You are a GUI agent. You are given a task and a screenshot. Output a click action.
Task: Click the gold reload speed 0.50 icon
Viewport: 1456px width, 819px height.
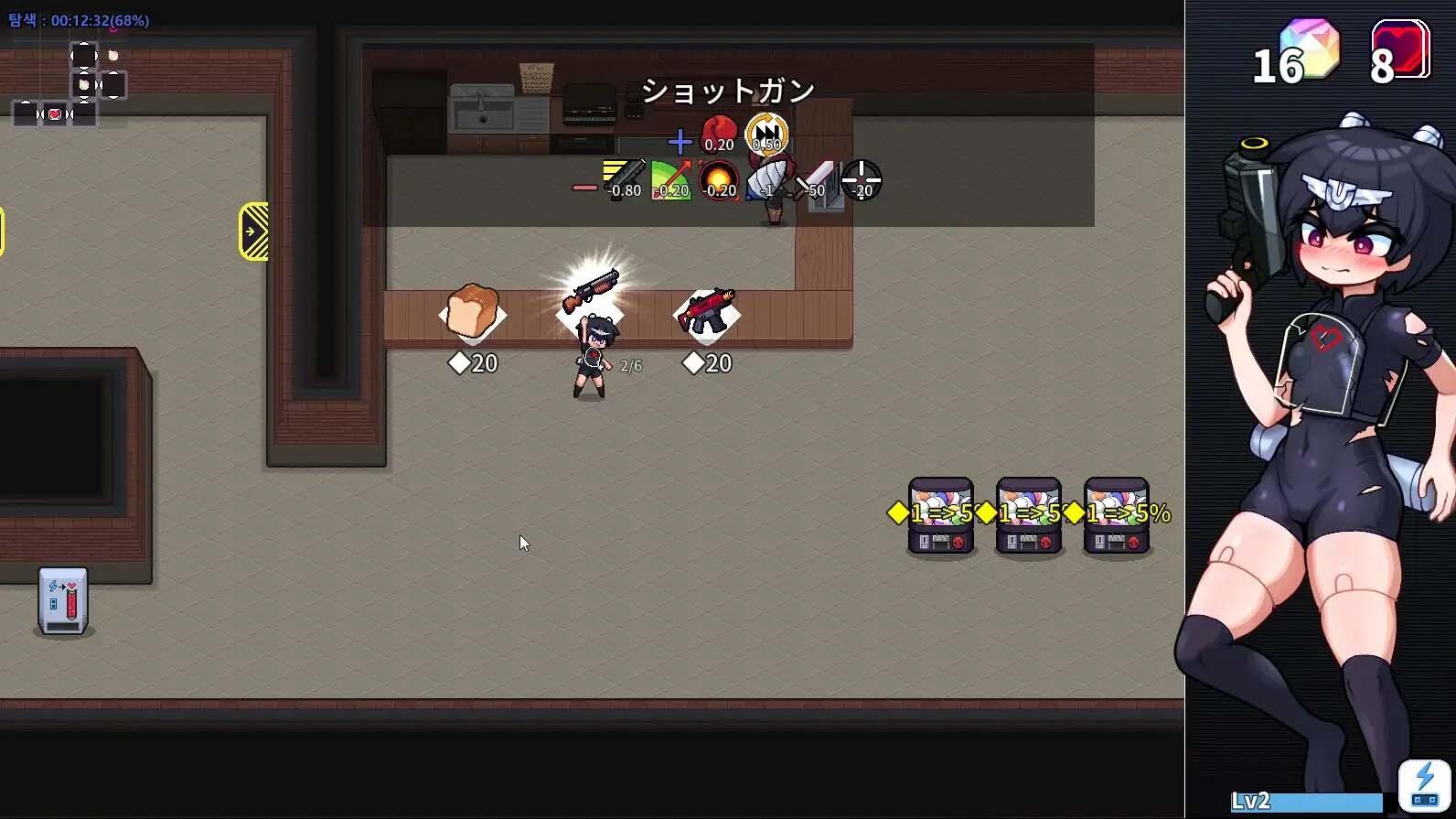click(x=766, y=135)
